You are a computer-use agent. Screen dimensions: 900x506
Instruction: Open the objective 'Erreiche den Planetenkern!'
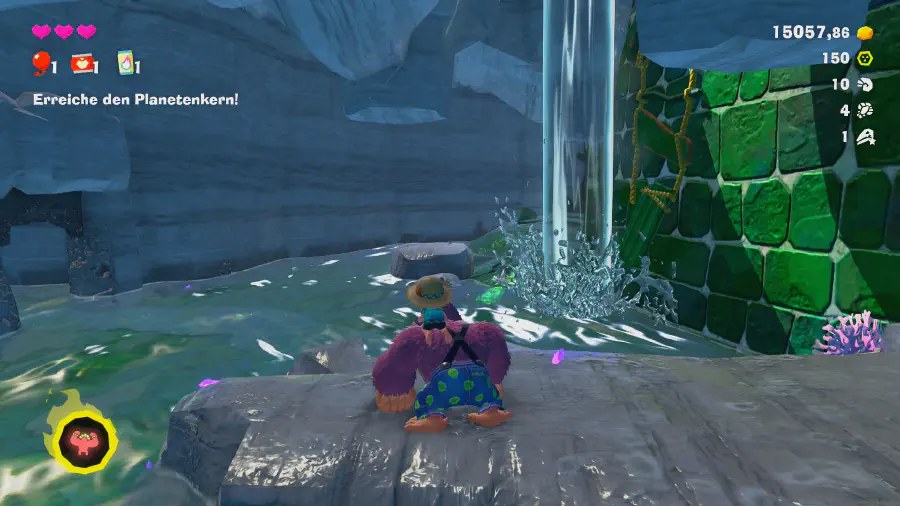[x=135, y=100]
